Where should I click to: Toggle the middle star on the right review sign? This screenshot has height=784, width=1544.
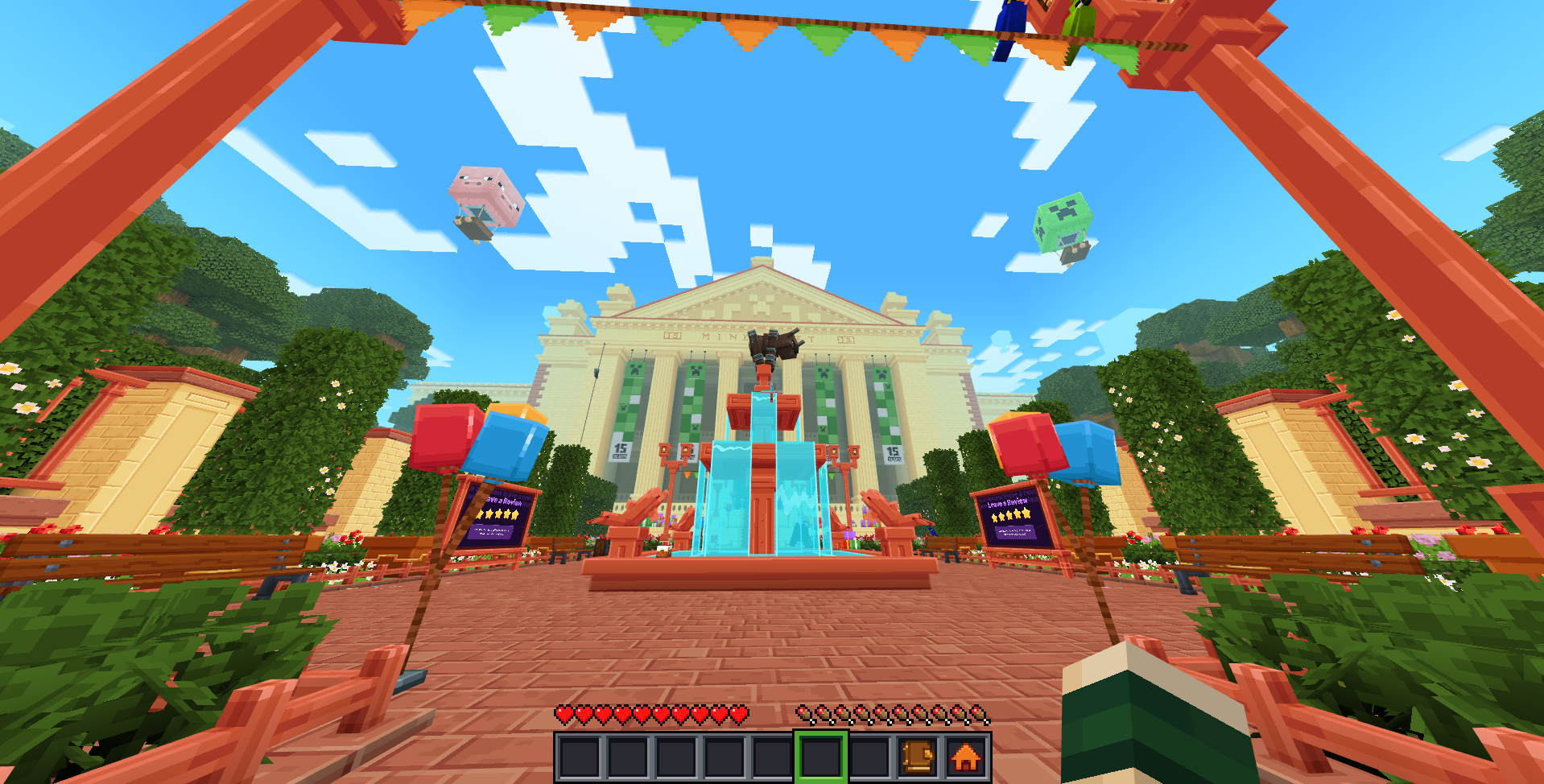[1009, 516]
